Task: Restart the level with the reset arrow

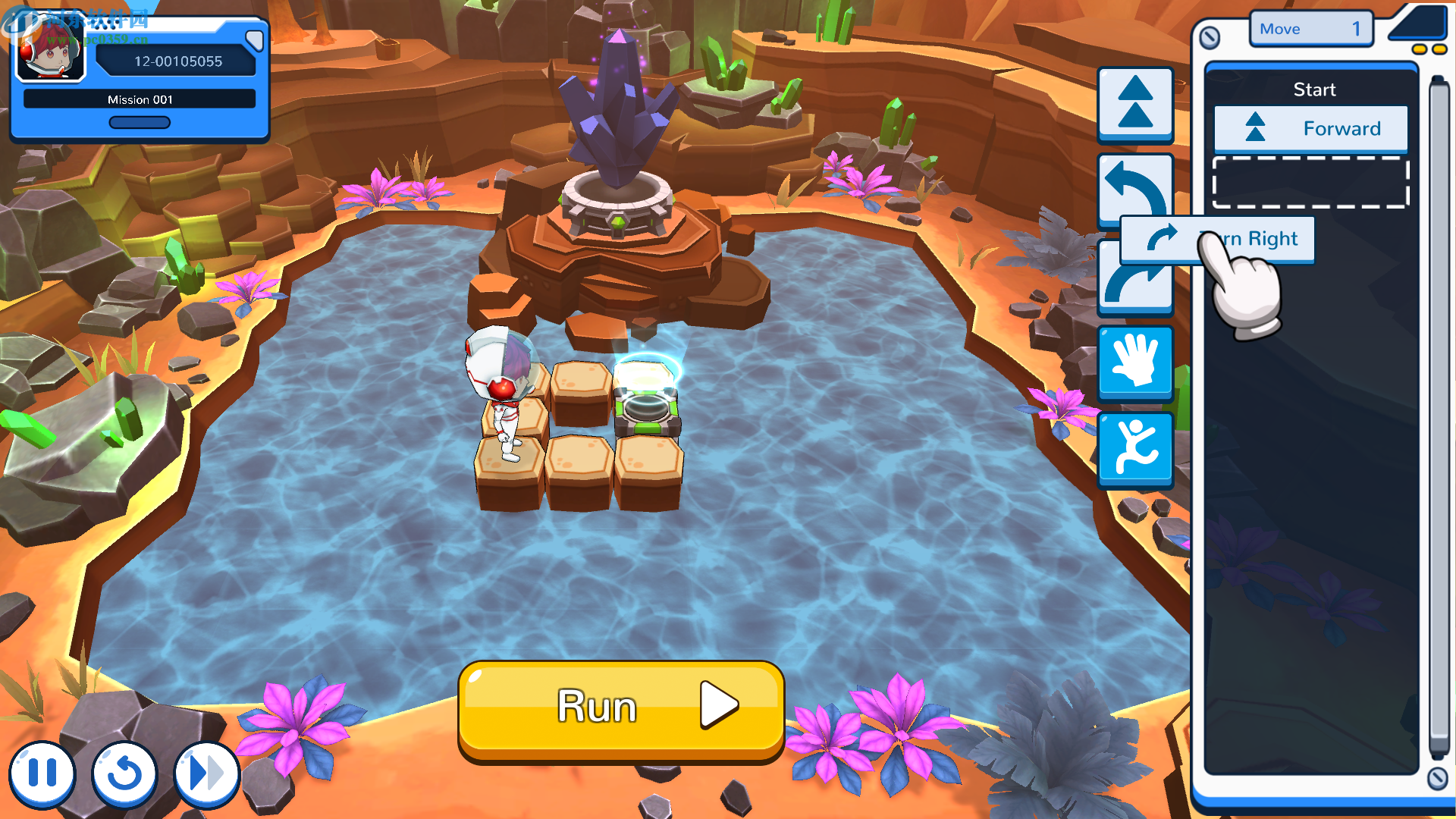Action: [124, 774]
